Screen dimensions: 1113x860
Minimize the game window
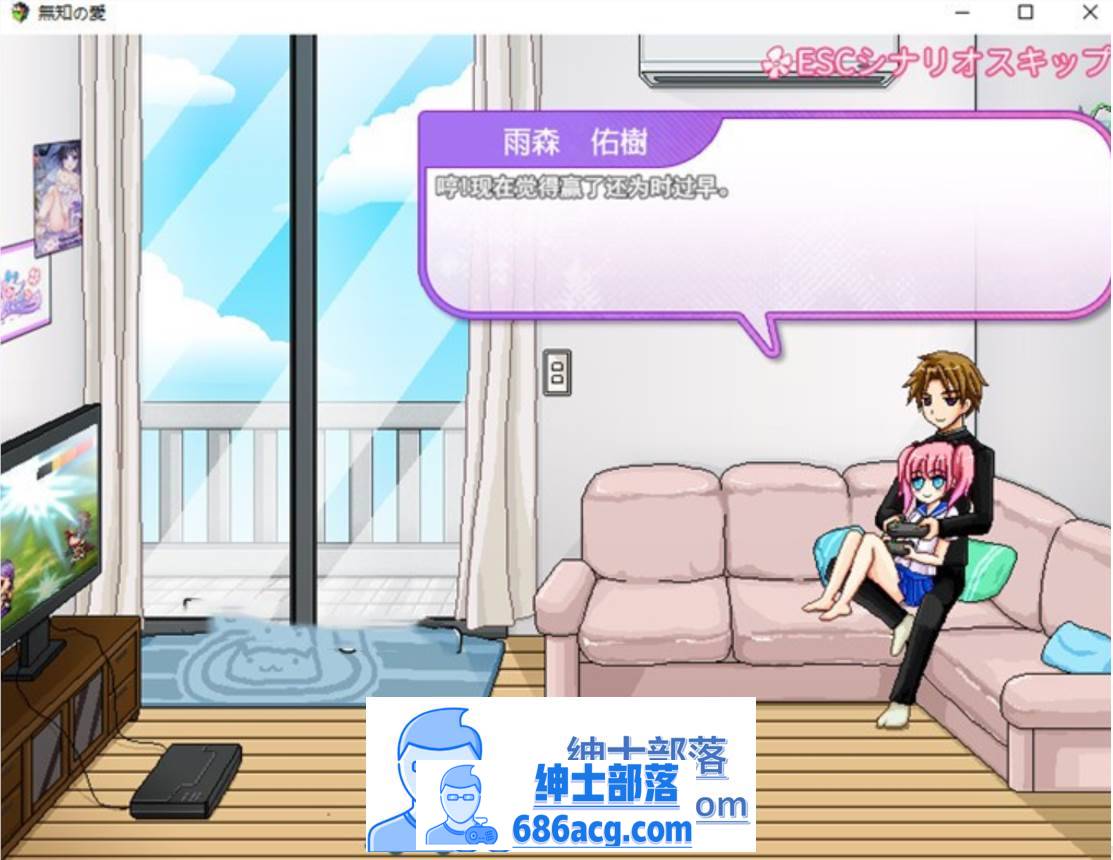pos(962,13)
